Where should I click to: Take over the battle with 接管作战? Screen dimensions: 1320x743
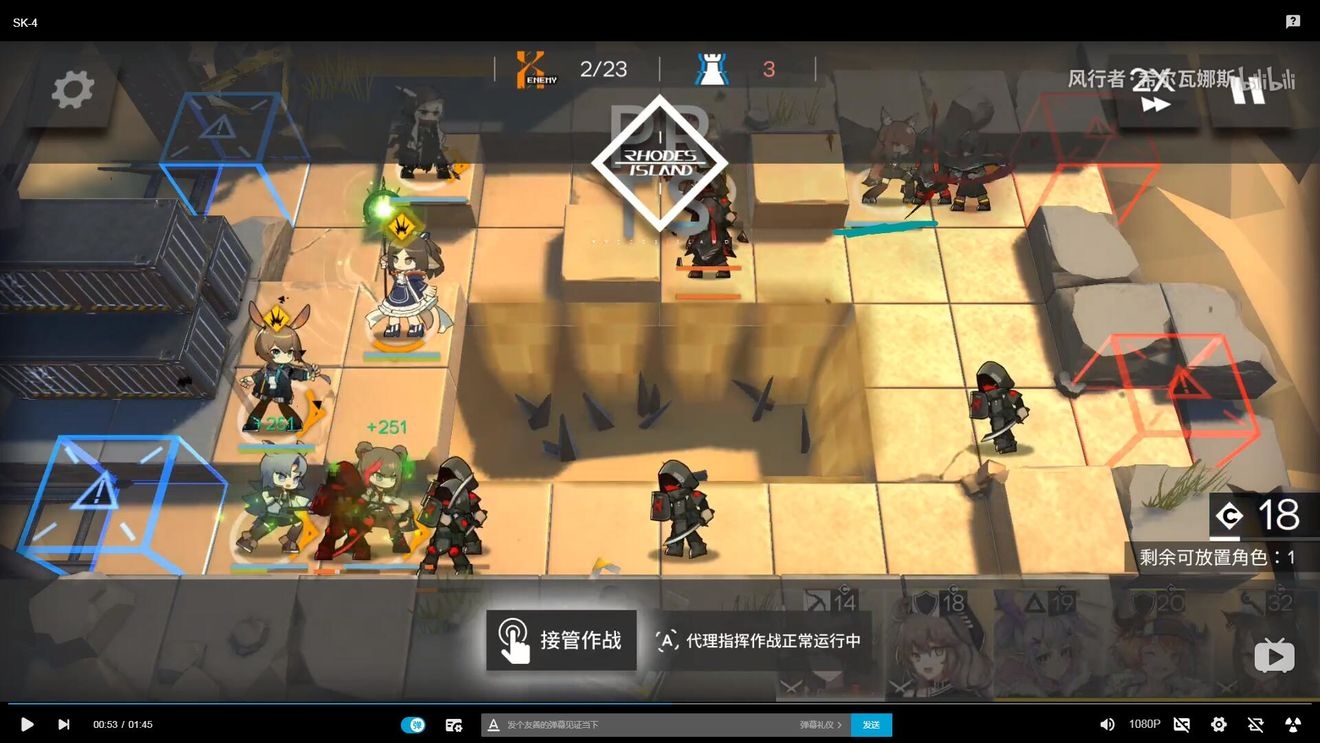coord(561,640)
